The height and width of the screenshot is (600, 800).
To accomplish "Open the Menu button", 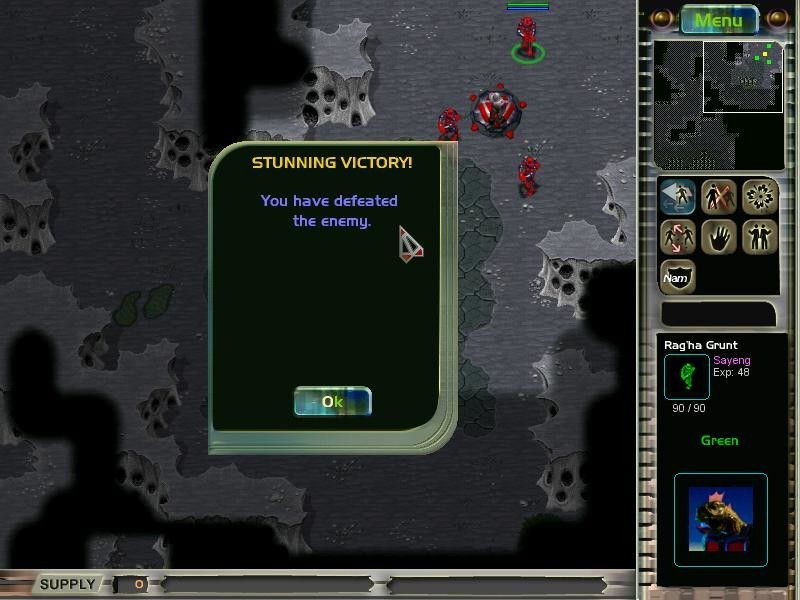I will (719, 20).
